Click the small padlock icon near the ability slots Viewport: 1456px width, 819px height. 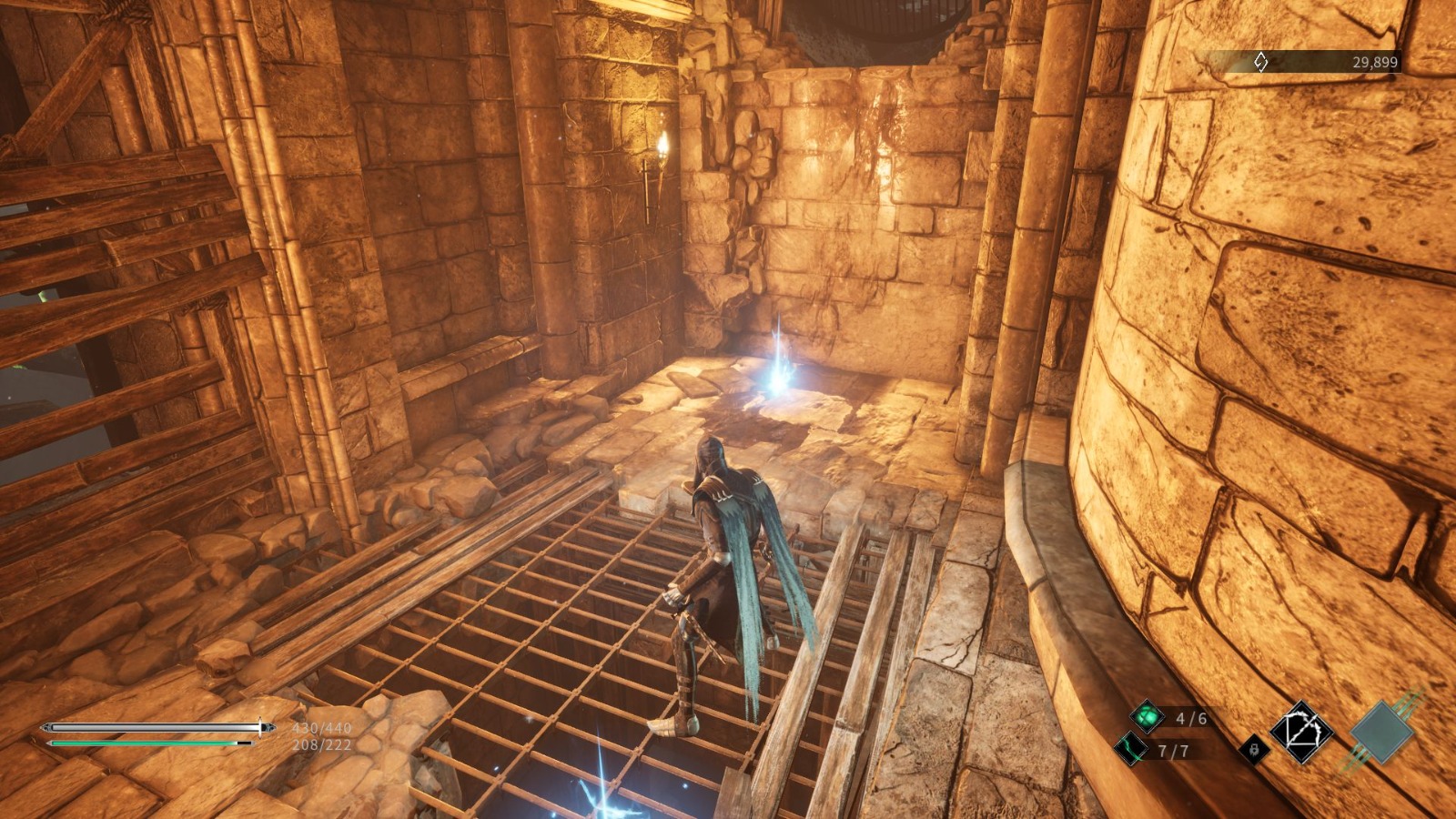click(x=1254, y=749)
